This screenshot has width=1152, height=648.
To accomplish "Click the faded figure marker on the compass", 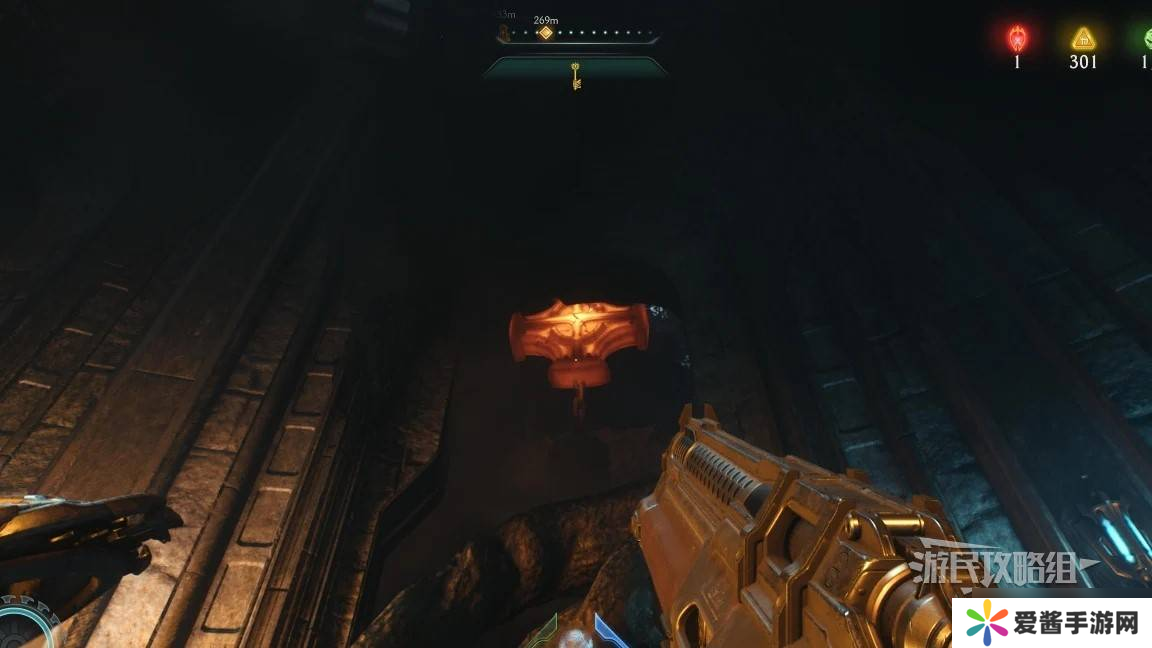I will click(x=505, y=33).
